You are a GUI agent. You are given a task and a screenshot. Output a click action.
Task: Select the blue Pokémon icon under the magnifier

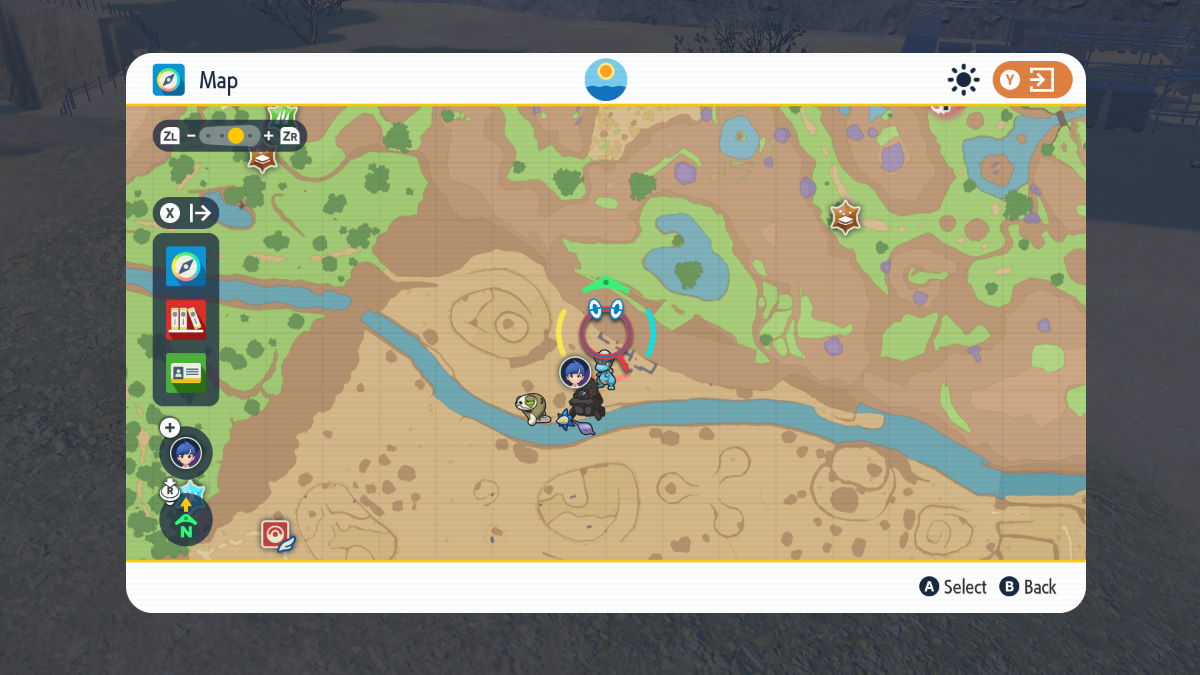click(x=606, y=372)
